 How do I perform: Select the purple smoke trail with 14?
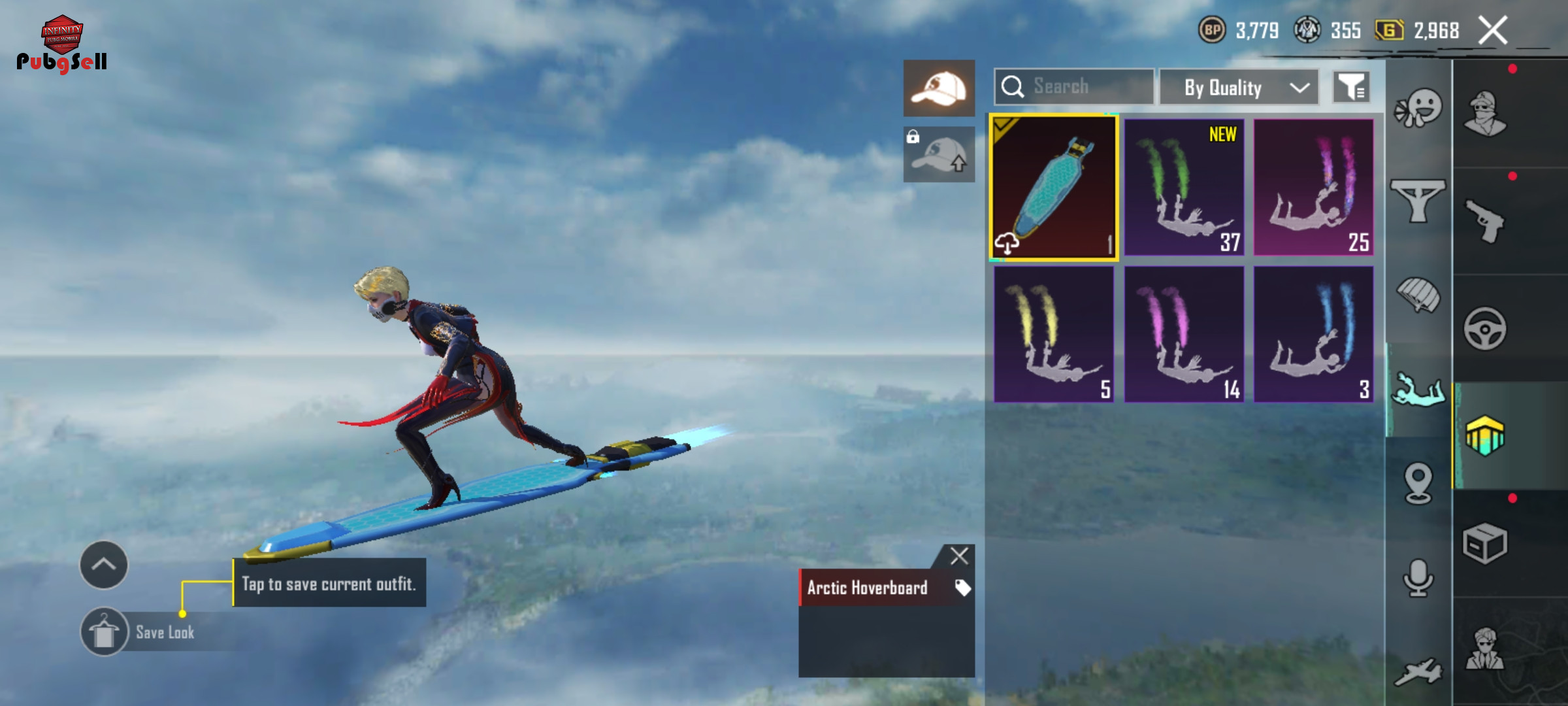pyautogui.click(x=1184, y=334)
